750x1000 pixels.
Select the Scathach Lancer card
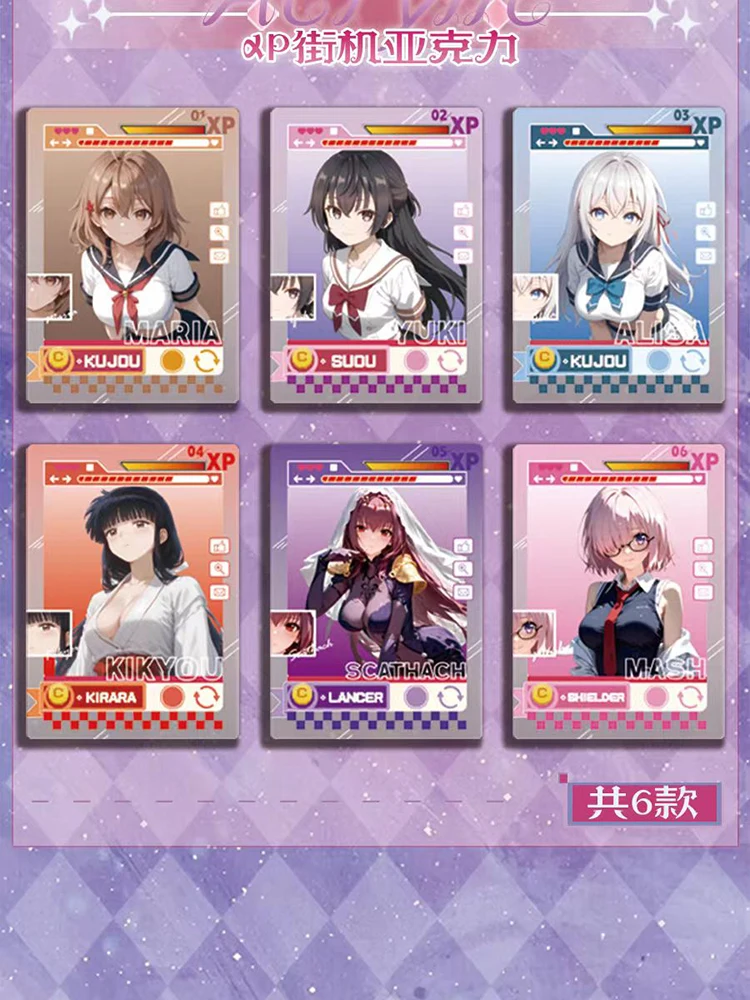coord(376,591)
